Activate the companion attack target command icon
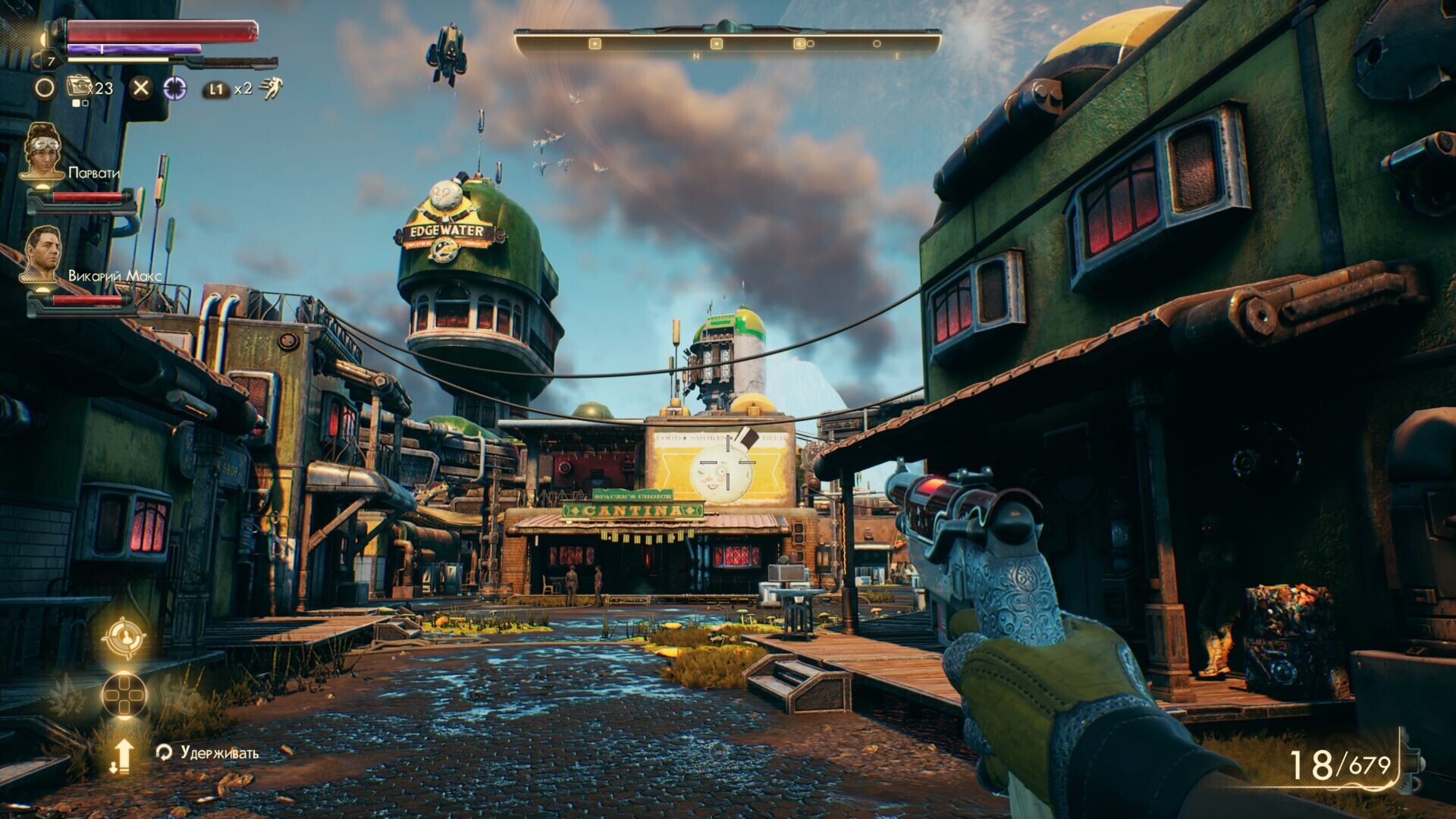The height and width of the screenshot is (819, 1456). tap(124, 639)
